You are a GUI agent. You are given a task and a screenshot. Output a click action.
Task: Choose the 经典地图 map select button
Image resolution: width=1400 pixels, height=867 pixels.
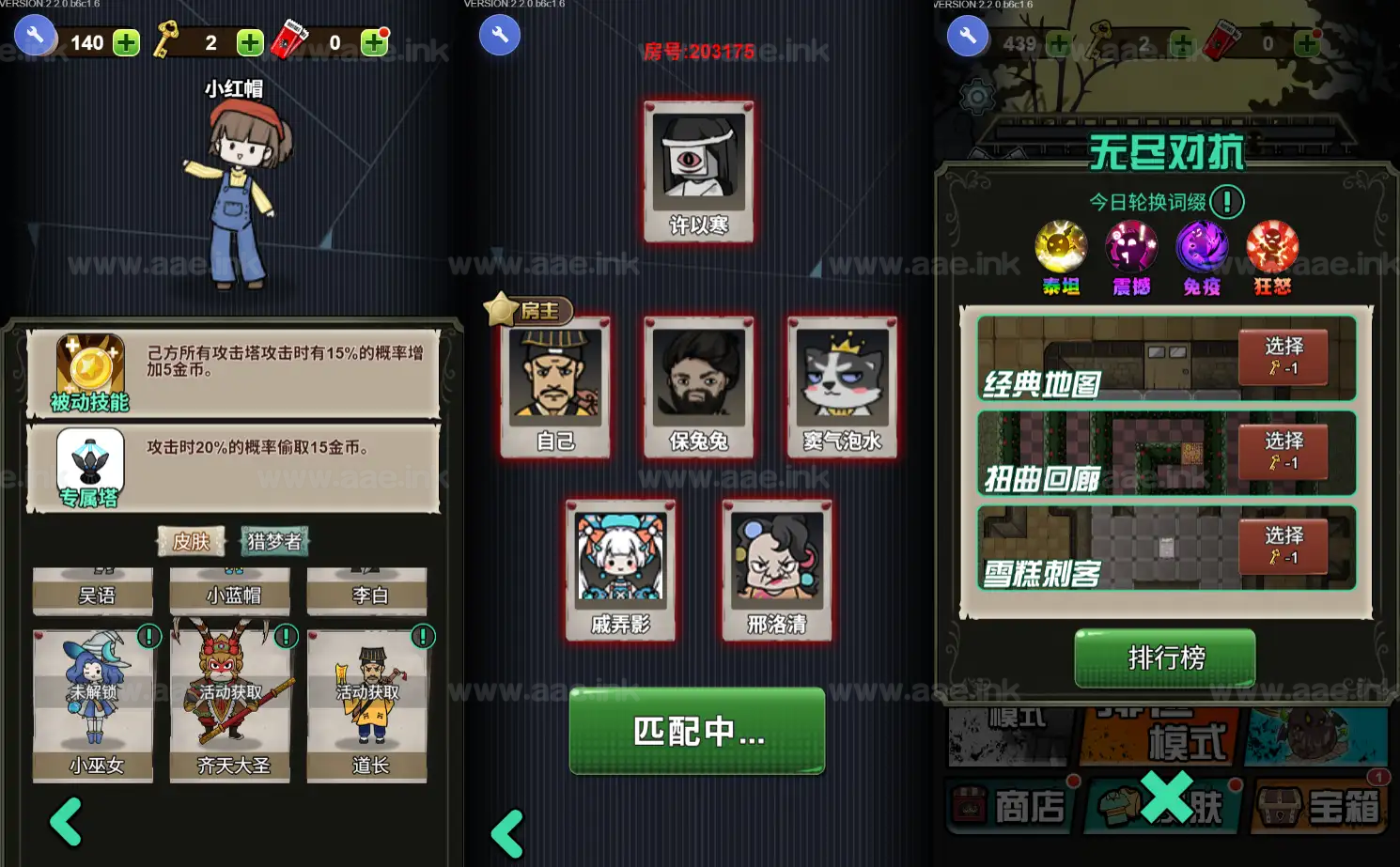coord(1283,357)
